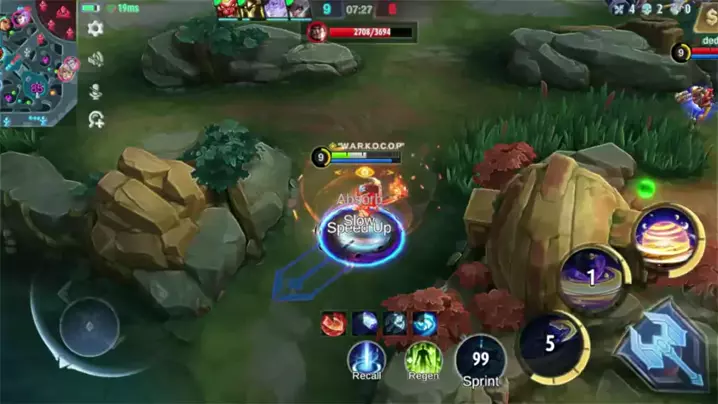Activate the orange swirl ultimate skill
The width and height of the screenshot is (718, 404).
pyautogui.click(x=666, y=238)
